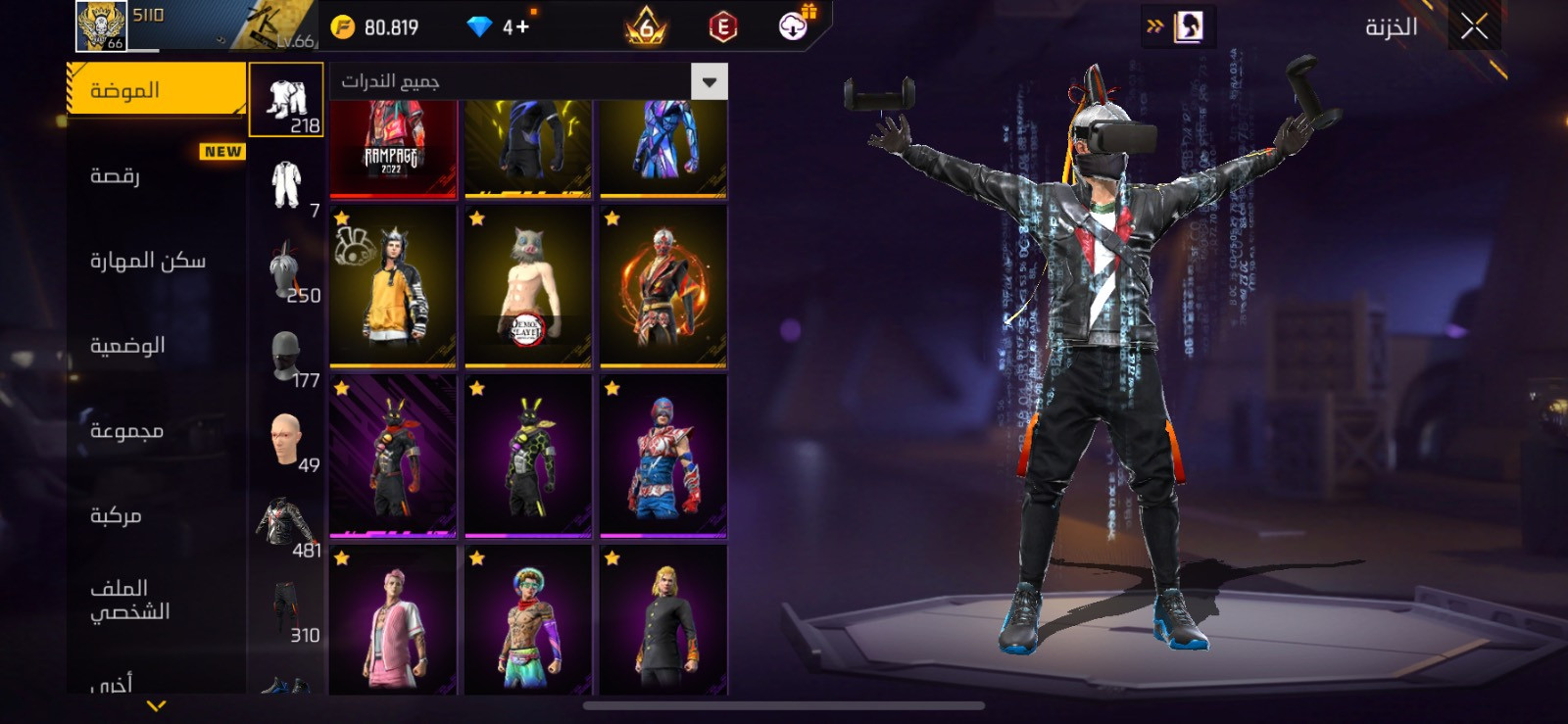
Task: Open the head accessories category with 250 items
Action: pyautogui.click(x=286, y=270)
